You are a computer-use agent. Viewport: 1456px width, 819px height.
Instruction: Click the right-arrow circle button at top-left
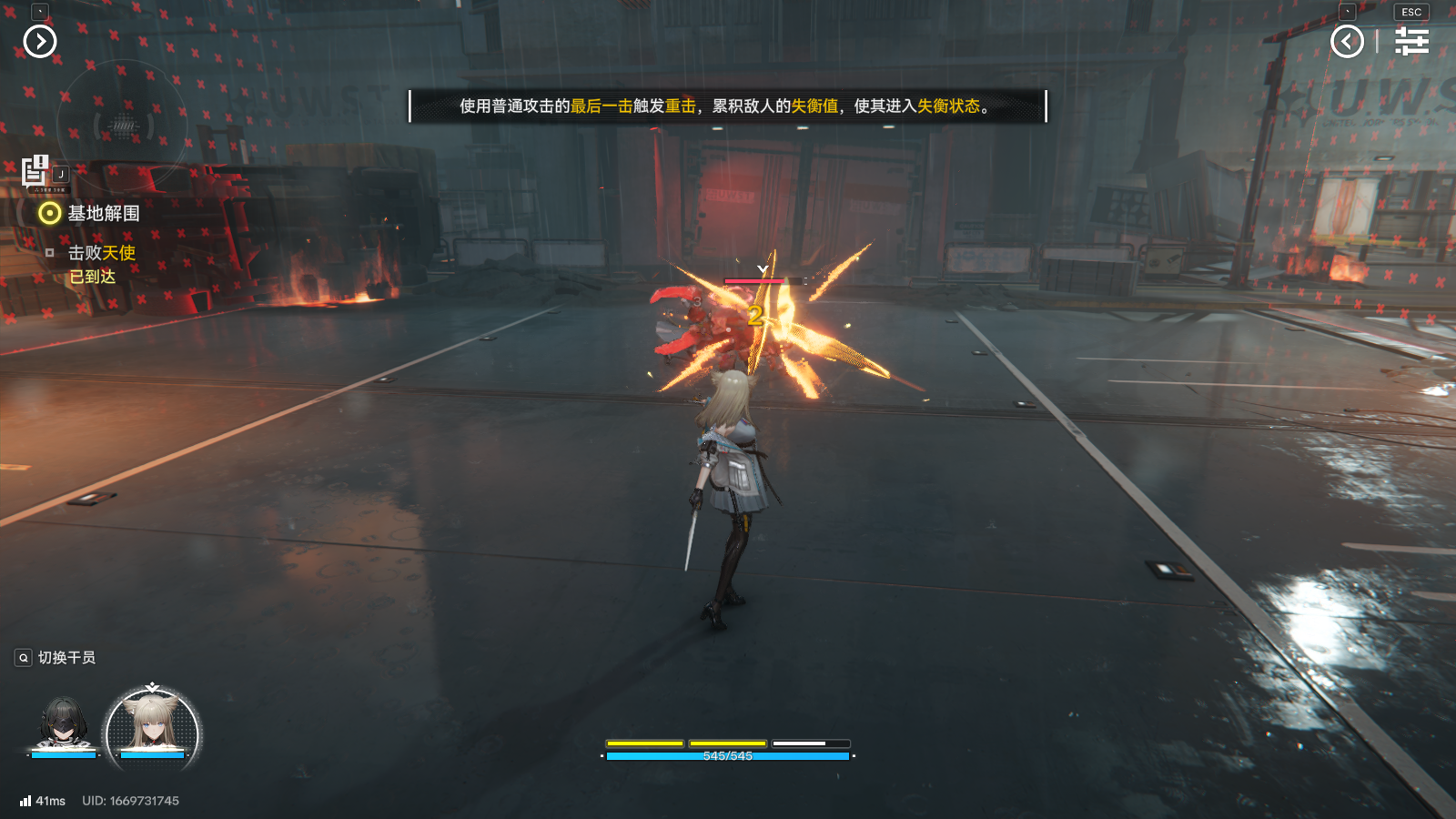(40, 41)
